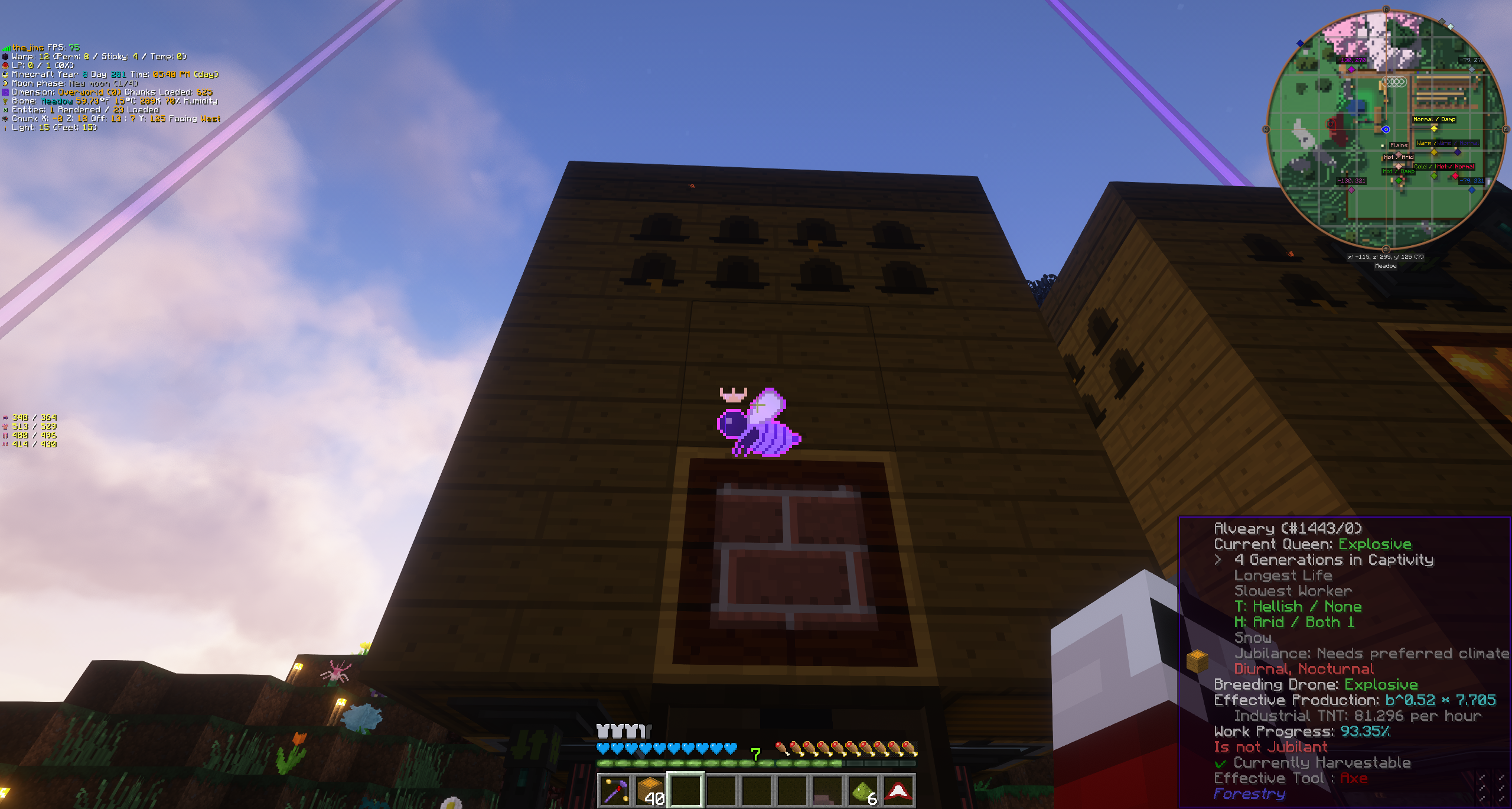Click the 'Hot / Normal' red waypoint marker
The height and width of the screenshot is (809, 1512).
[x=1455, y=176]
